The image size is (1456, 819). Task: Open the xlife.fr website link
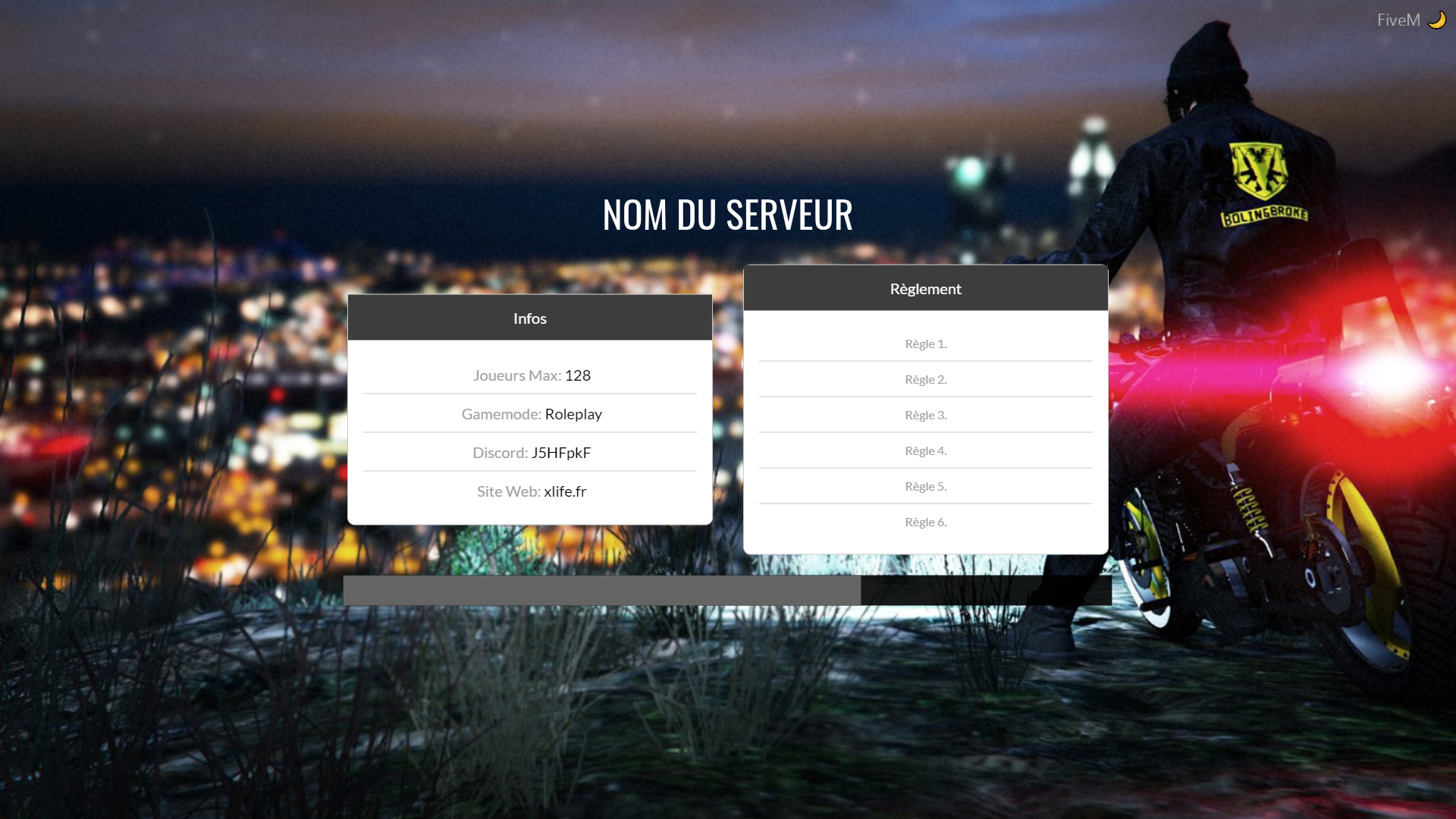565,491
